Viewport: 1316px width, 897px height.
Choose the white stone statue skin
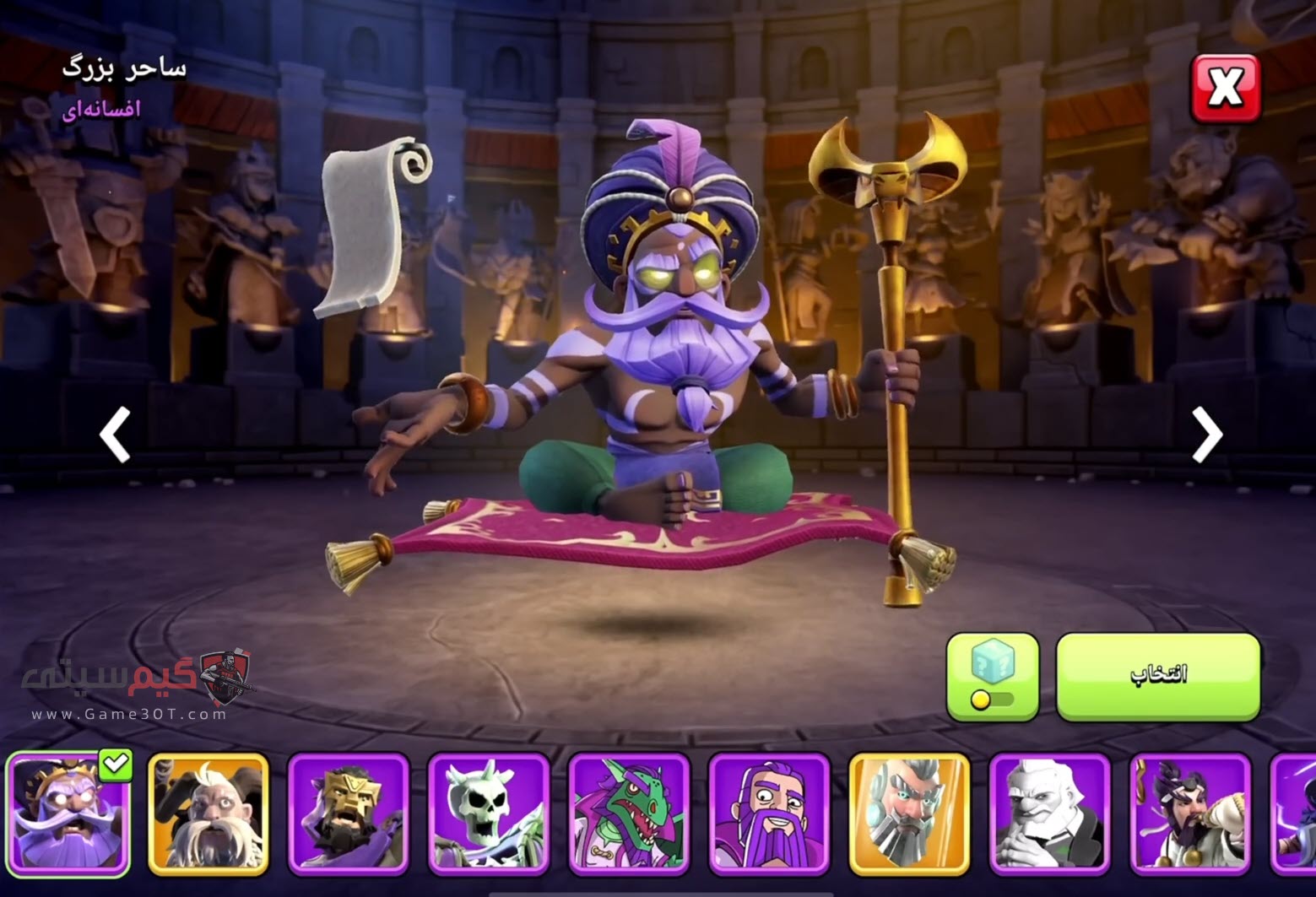click(x=1049, y=813)
